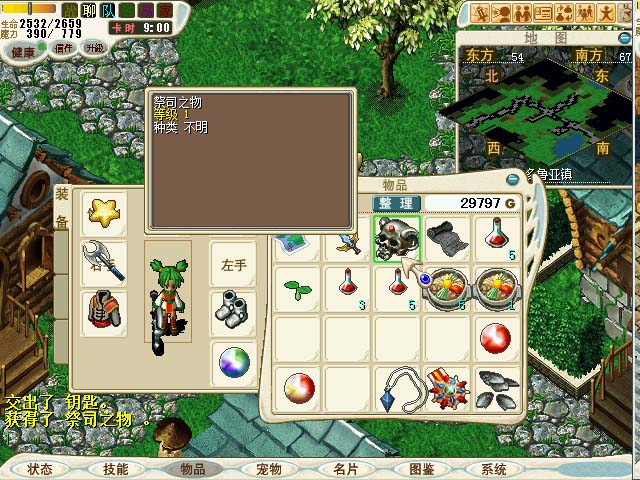Select the blue pendant necklace item

397,390
